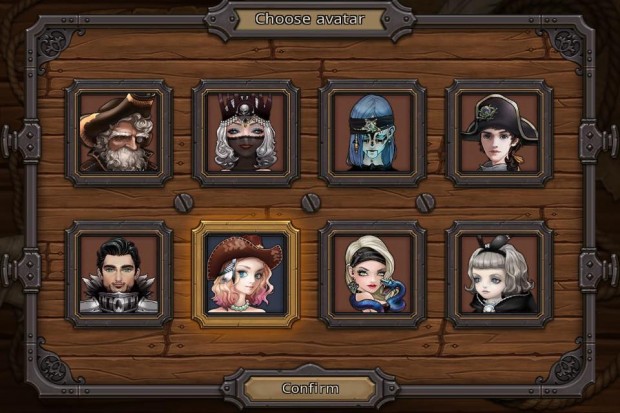Viewport: 620px width, 413px height.
Task: Select the white-bearded old pirate avatar
Action: click(x=119, y=133)
